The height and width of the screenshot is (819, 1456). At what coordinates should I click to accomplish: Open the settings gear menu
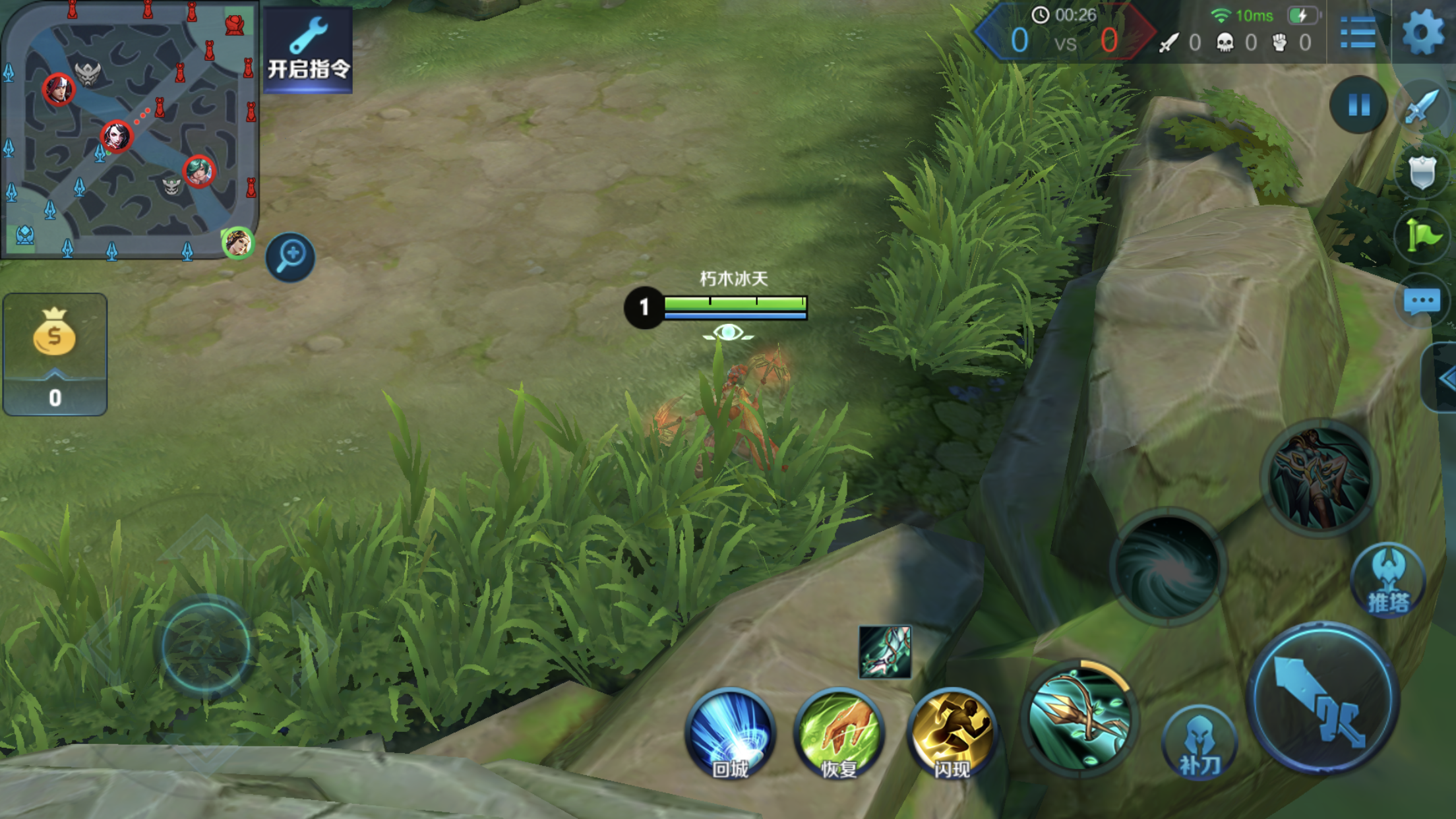(x=1423, y=32)
